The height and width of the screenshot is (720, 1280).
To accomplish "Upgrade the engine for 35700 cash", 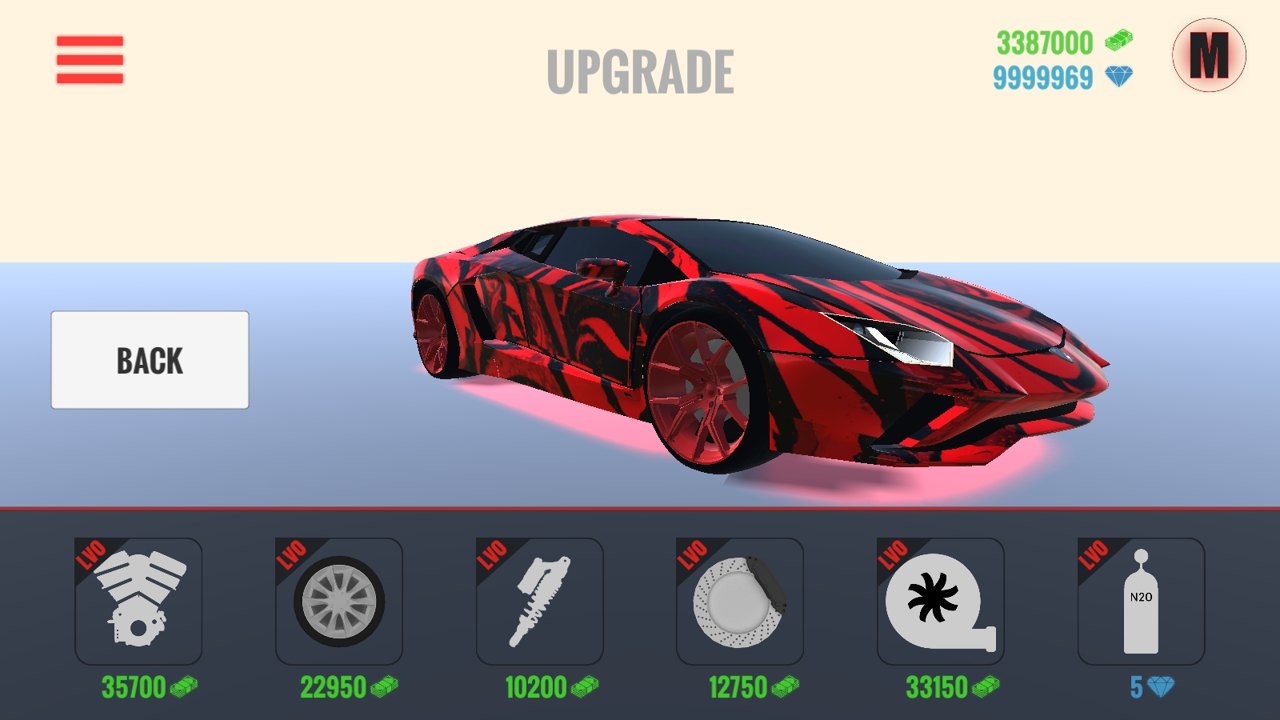I will pyautogui.click(x=138, y=602).
